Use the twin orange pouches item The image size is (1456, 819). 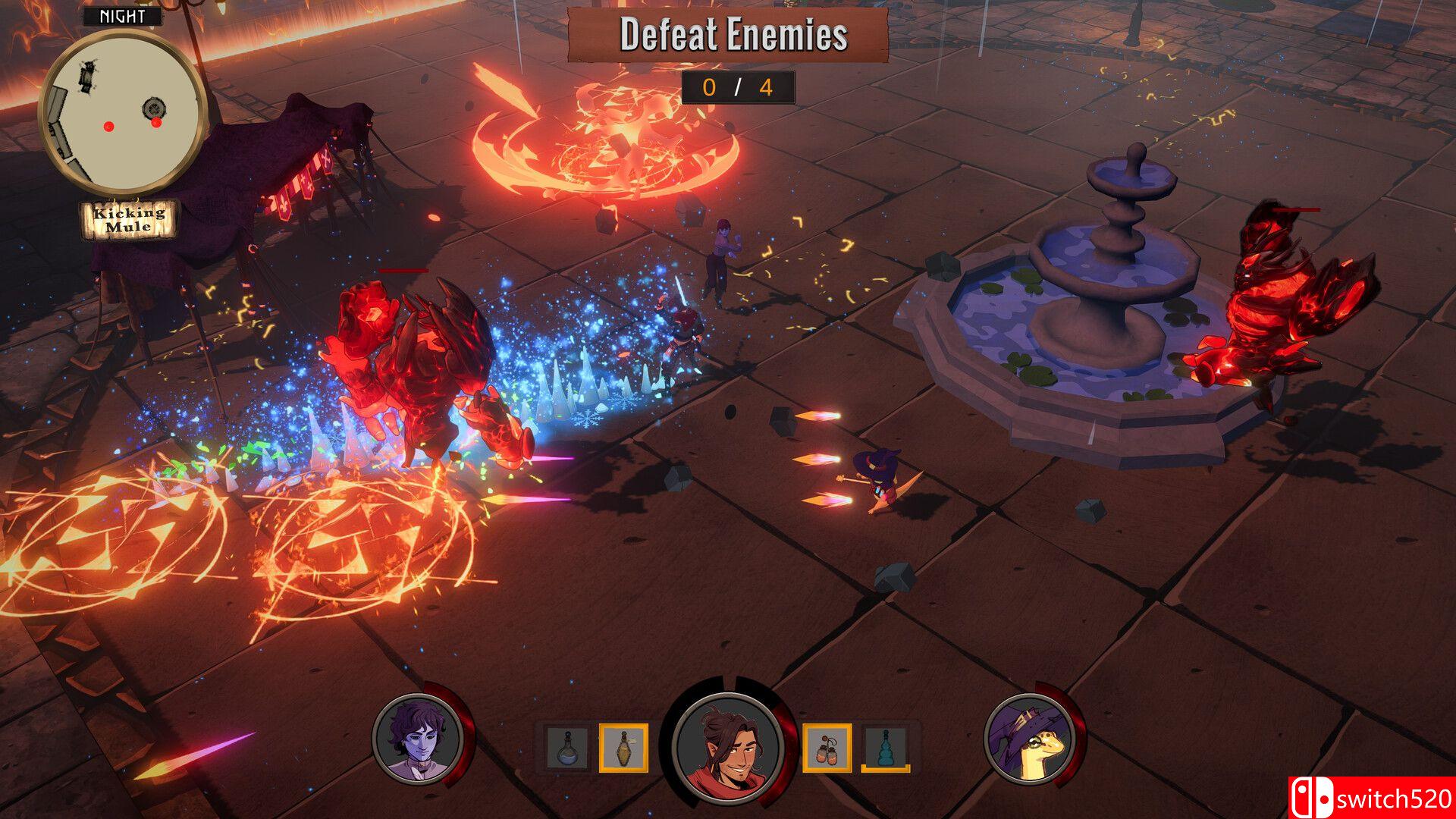click(x=827, y=748)
